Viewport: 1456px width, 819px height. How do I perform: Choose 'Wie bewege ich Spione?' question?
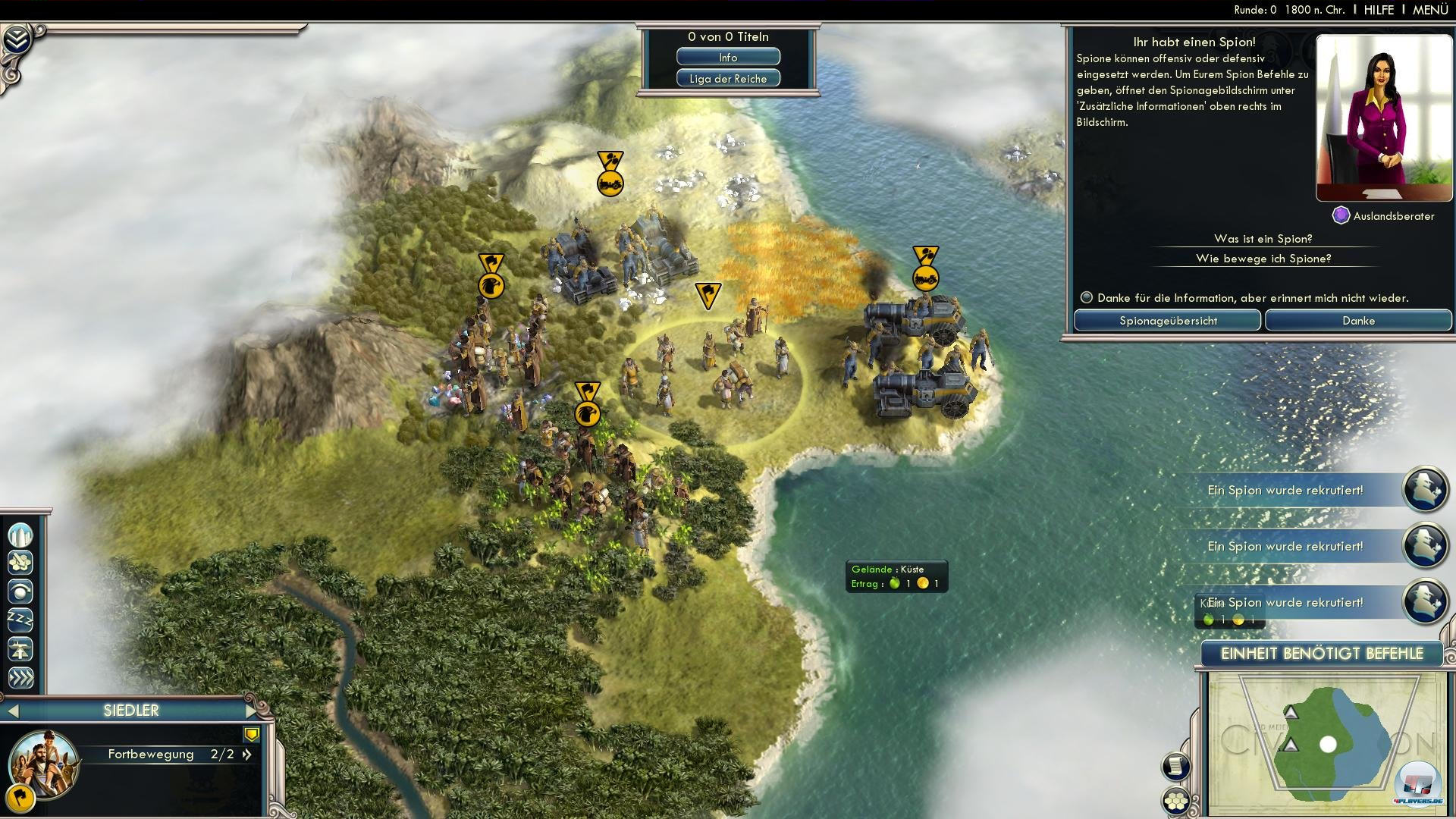tap(1263, 259)
